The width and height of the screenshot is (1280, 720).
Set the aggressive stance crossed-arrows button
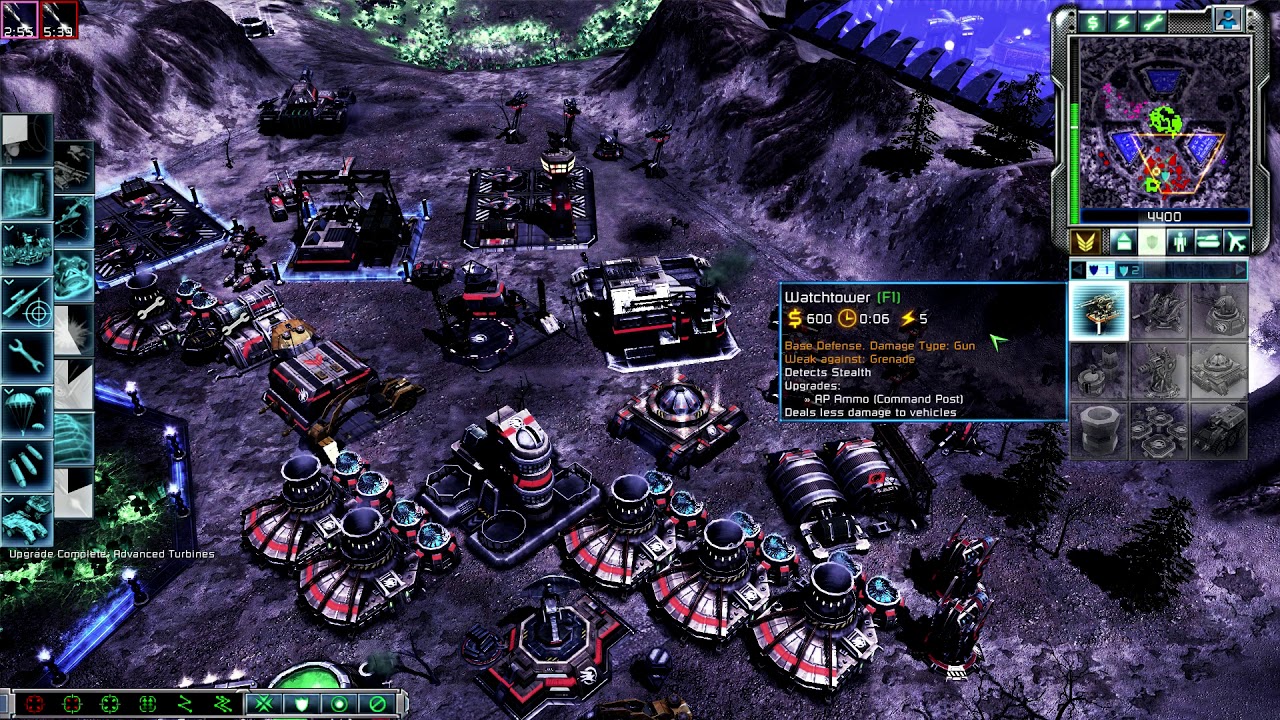264,704
